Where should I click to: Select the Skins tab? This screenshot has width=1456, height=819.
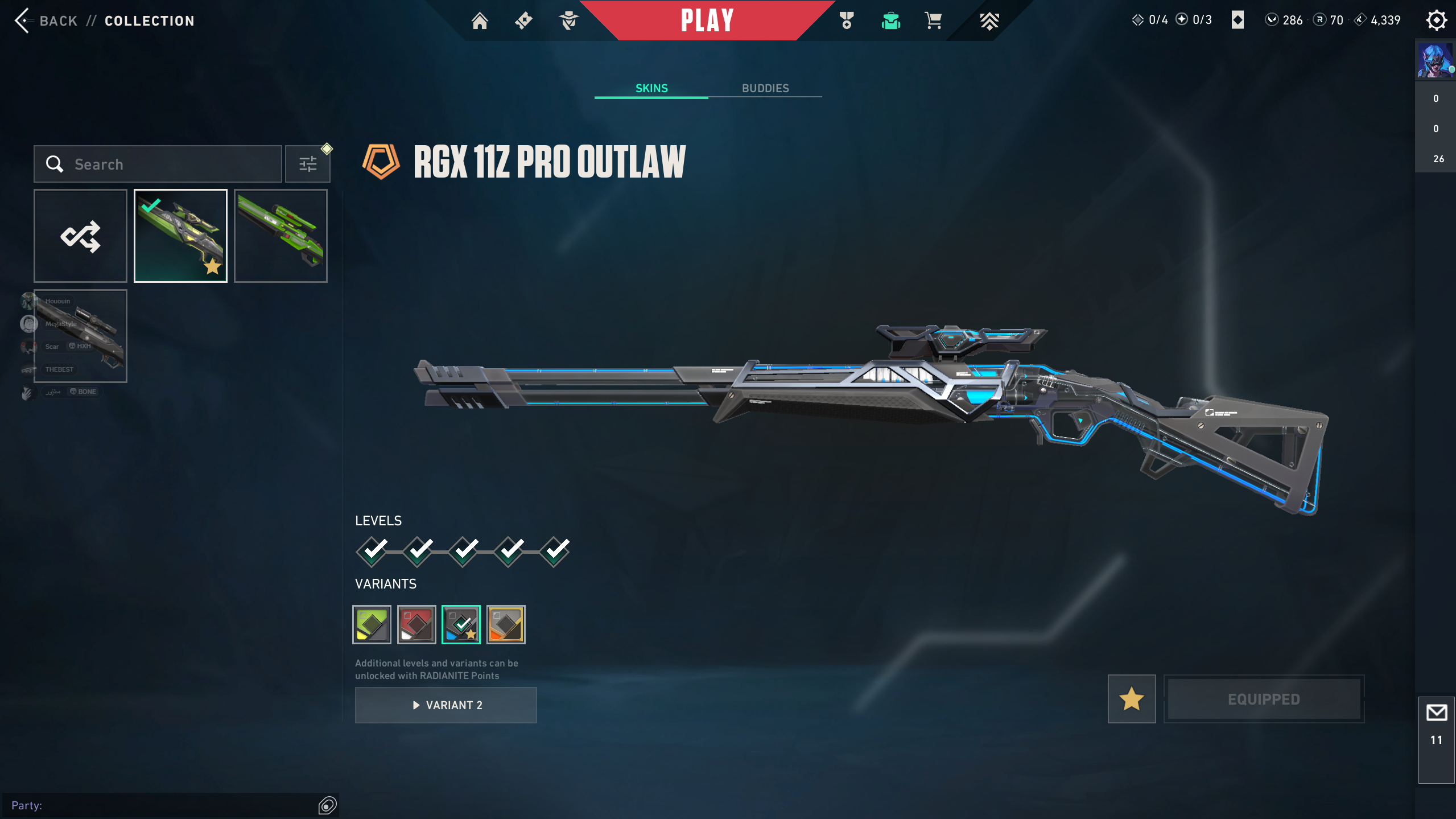tap(651, 88)
